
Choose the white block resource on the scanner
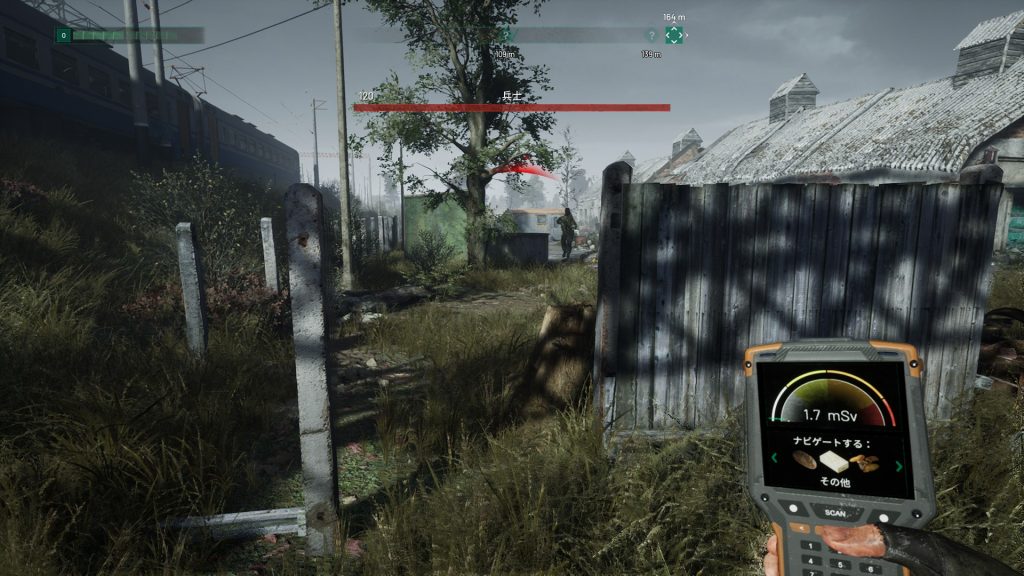834,461
